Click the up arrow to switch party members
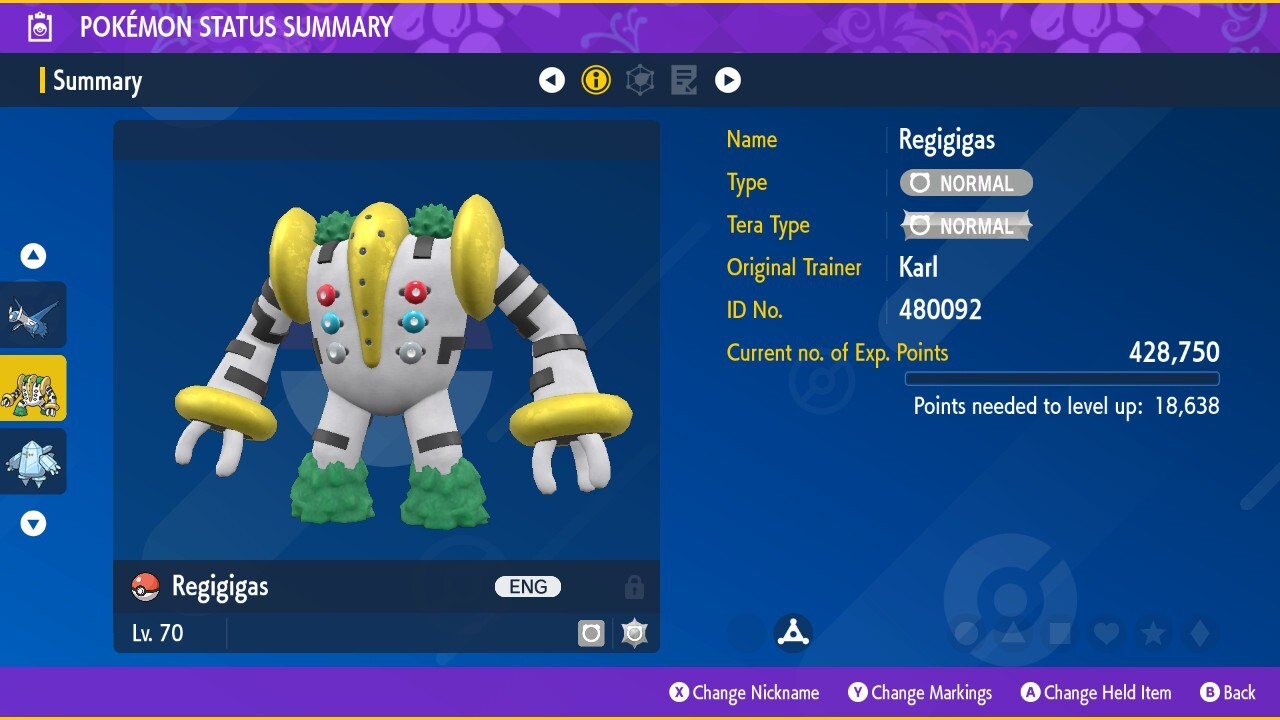Viewport: 1280px width, 720px height. (x=33, y=255)
